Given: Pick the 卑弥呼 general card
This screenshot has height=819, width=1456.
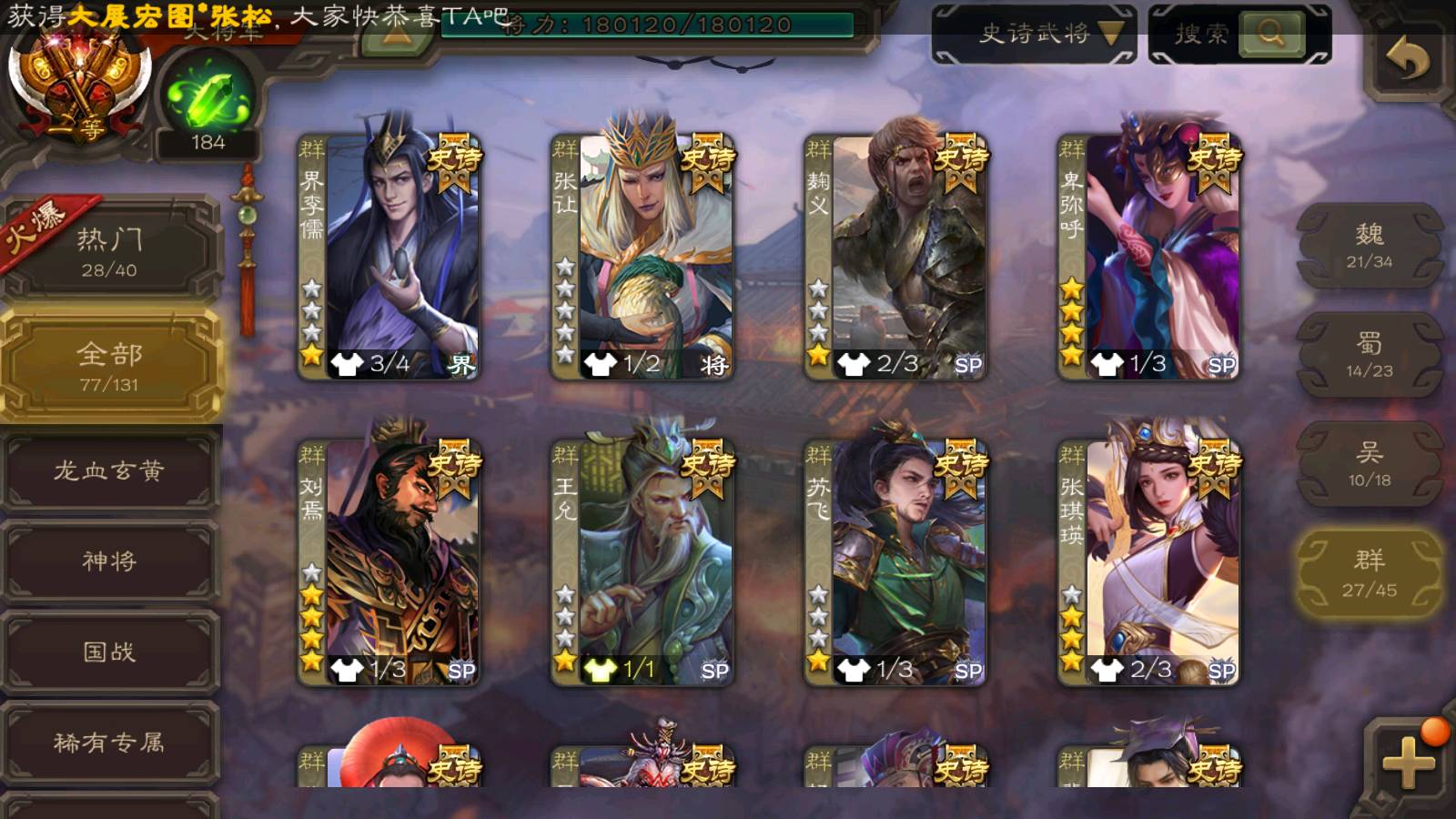Looking at the screenshot, I should [1148, 257].
